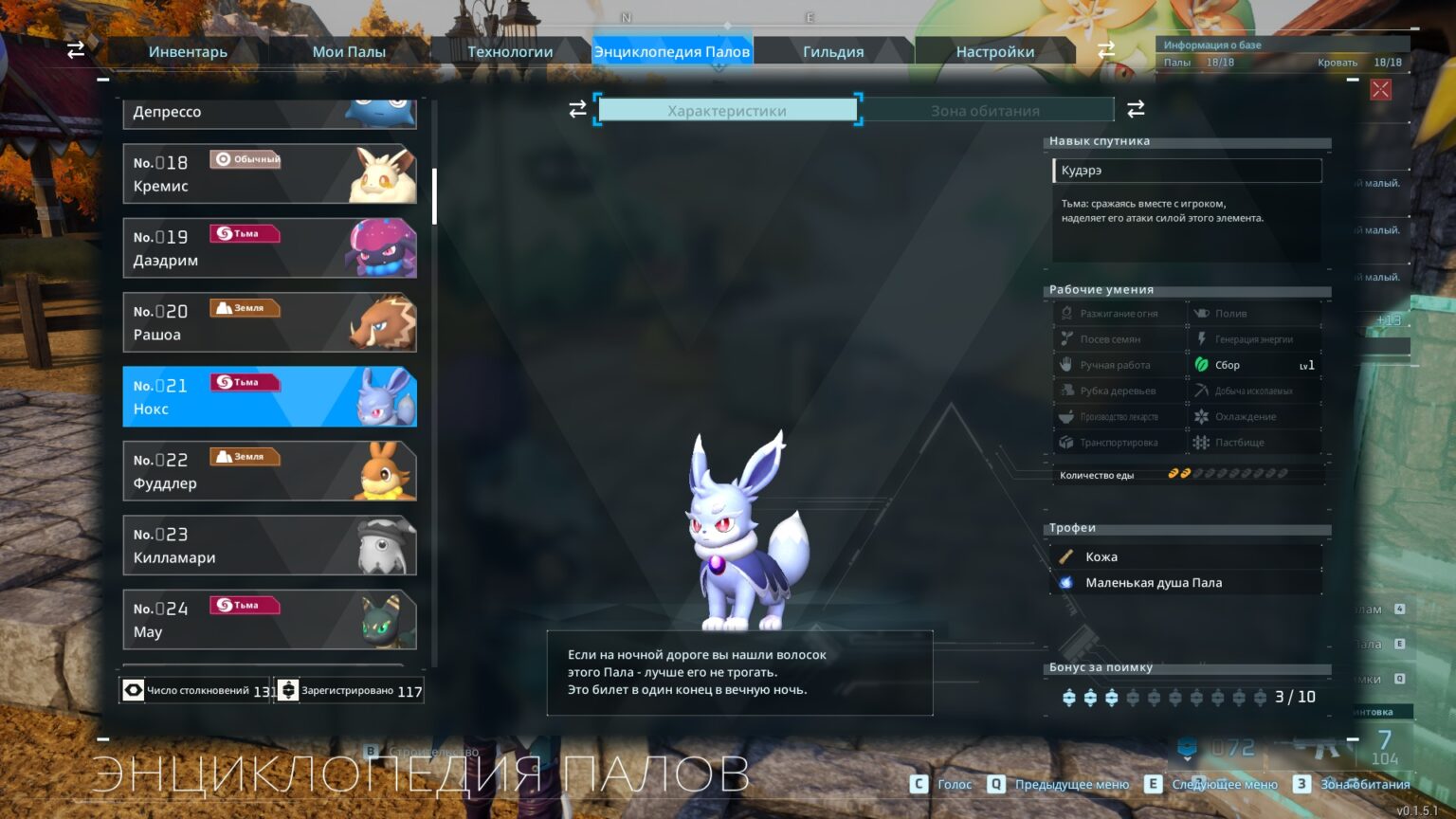Open the Гильдия tab

click(833, 52)
